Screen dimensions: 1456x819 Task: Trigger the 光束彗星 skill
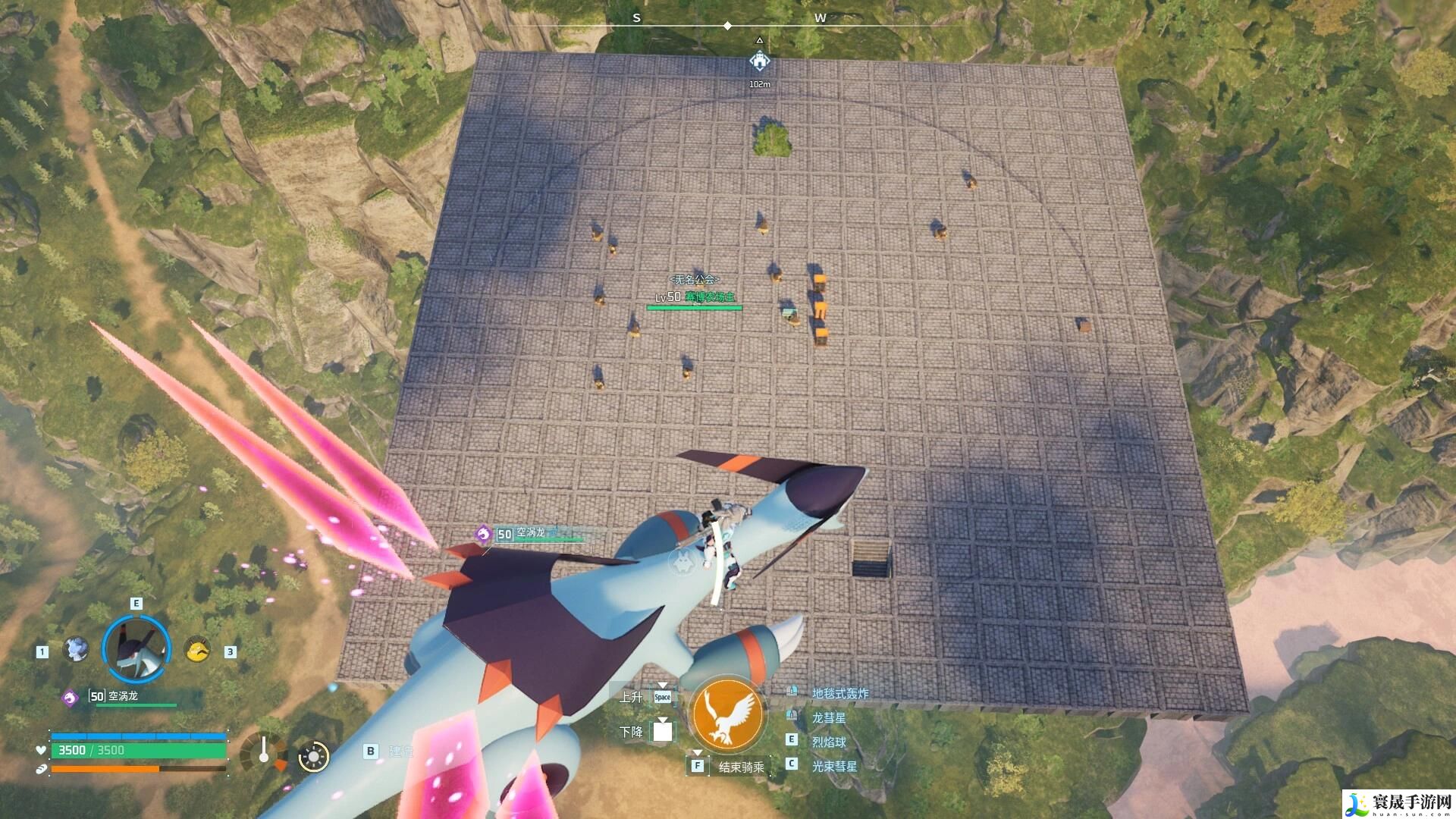833,766
